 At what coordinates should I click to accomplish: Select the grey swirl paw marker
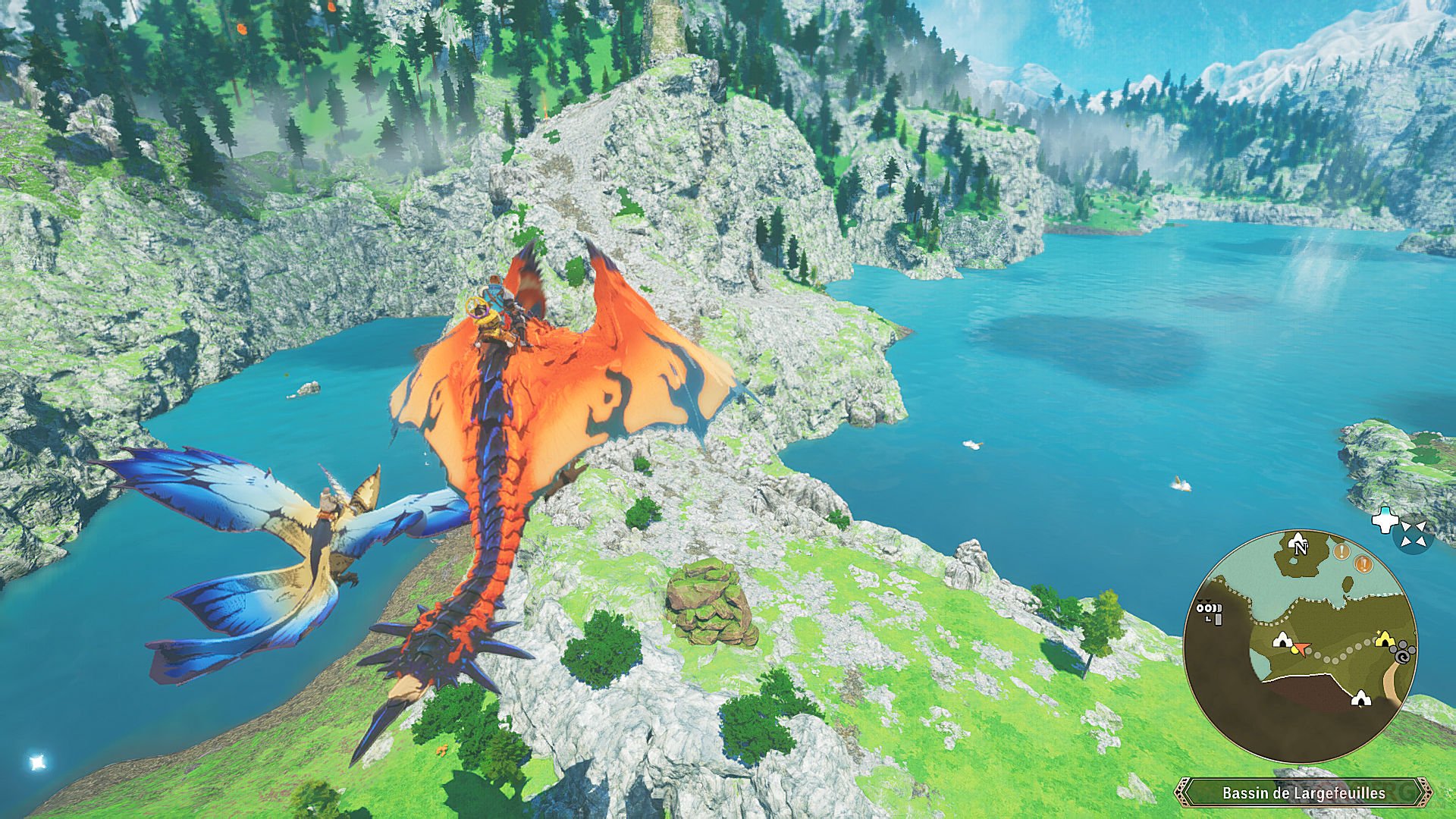point(1404,653)
